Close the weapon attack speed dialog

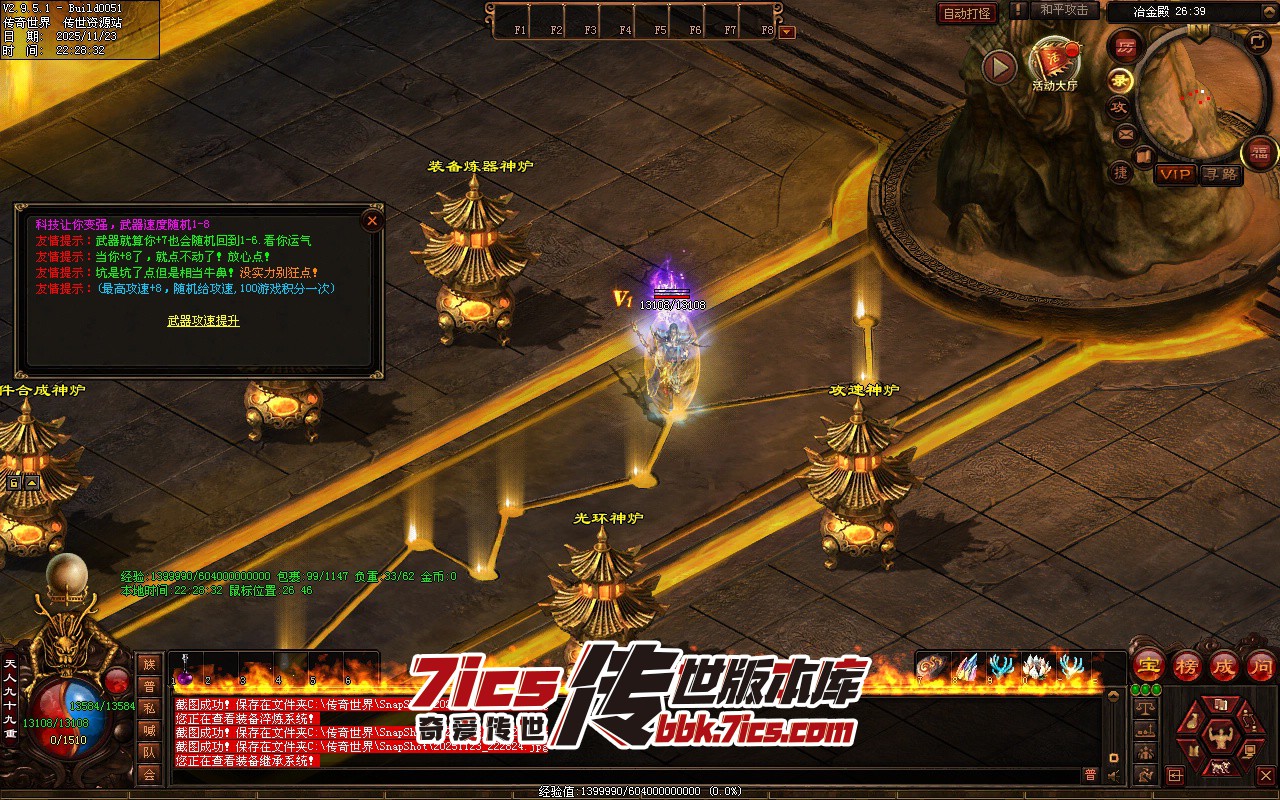pyautogui.click(x=372, y=221)
